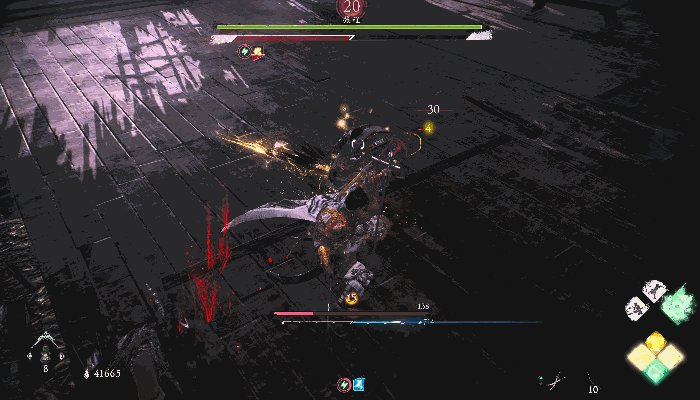
Task: Click the player's blue buff icon
Action: pos(357,384)
